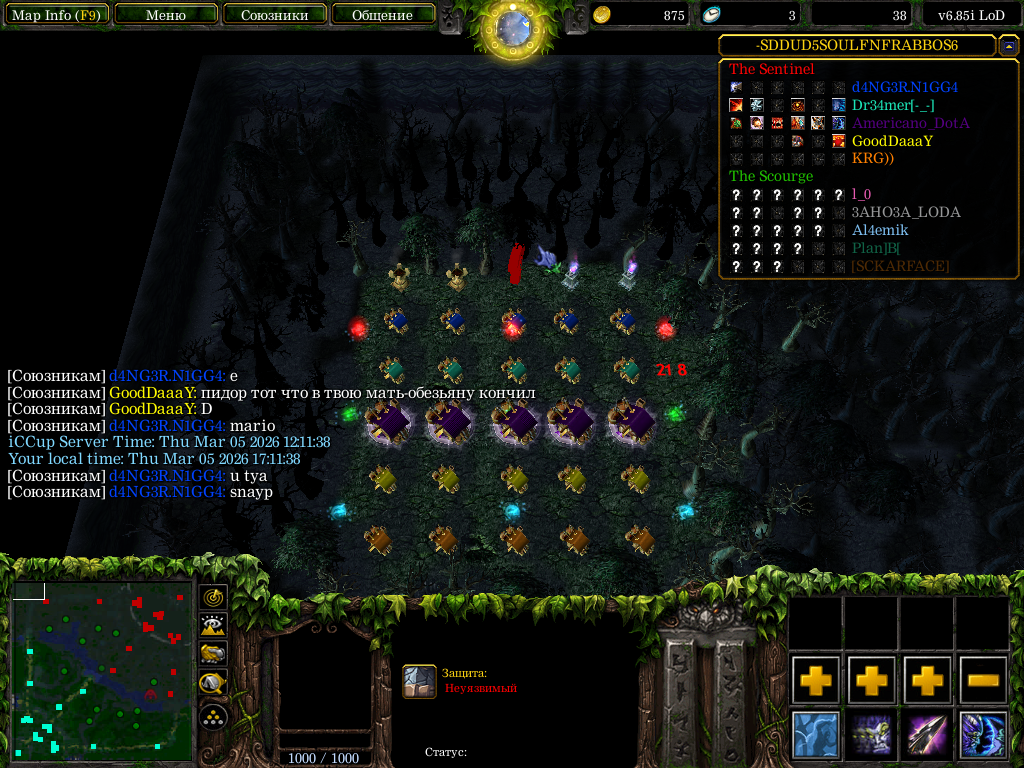This screenshot has height=768, width=1024.
Task: Activate the purple spear ability icon
Action: tap(928, 734)
